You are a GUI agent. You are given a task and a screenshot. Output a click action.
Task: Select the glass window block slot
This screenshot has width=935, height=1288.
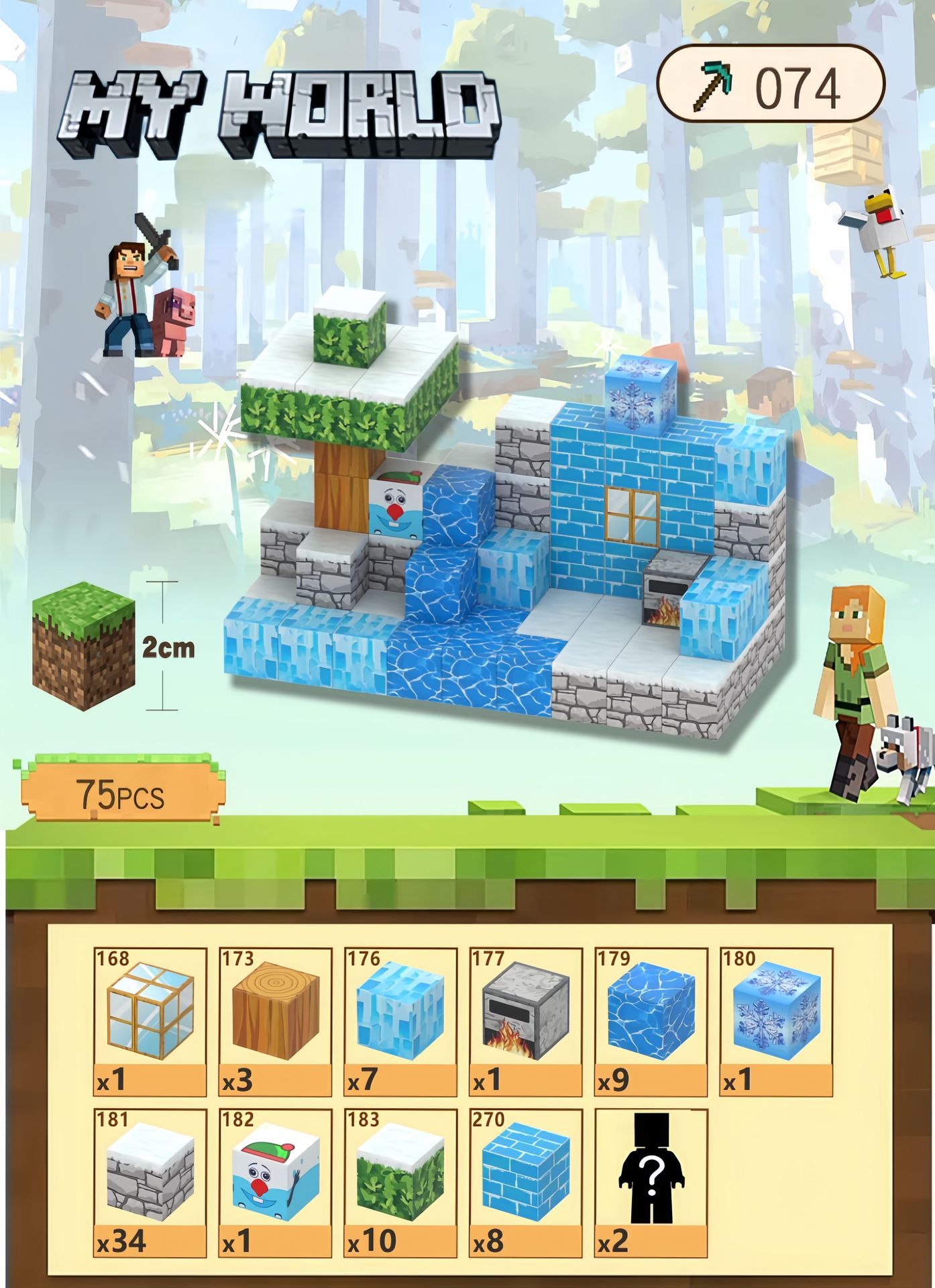point(150,1021)
